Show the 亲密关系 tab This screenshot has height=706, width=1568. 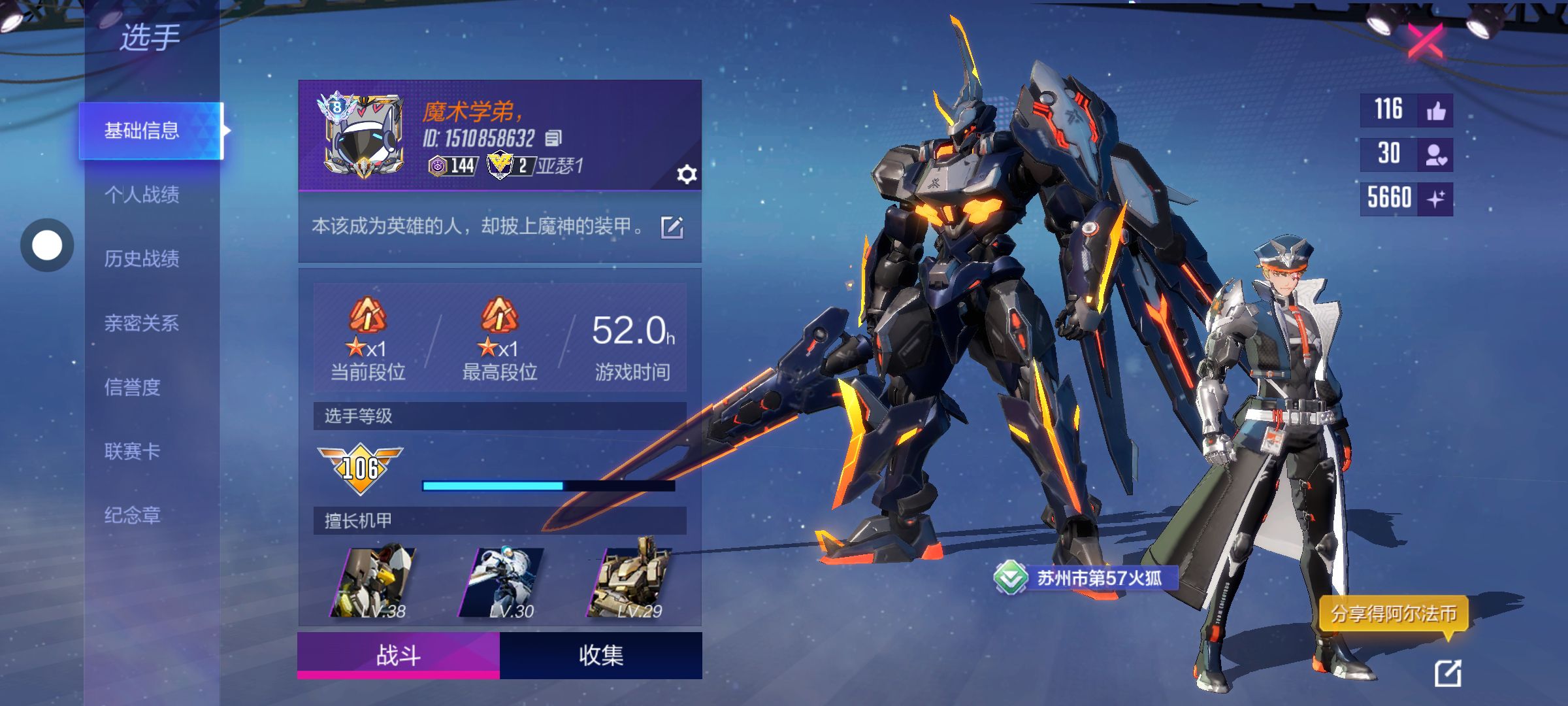coord(142,322)
